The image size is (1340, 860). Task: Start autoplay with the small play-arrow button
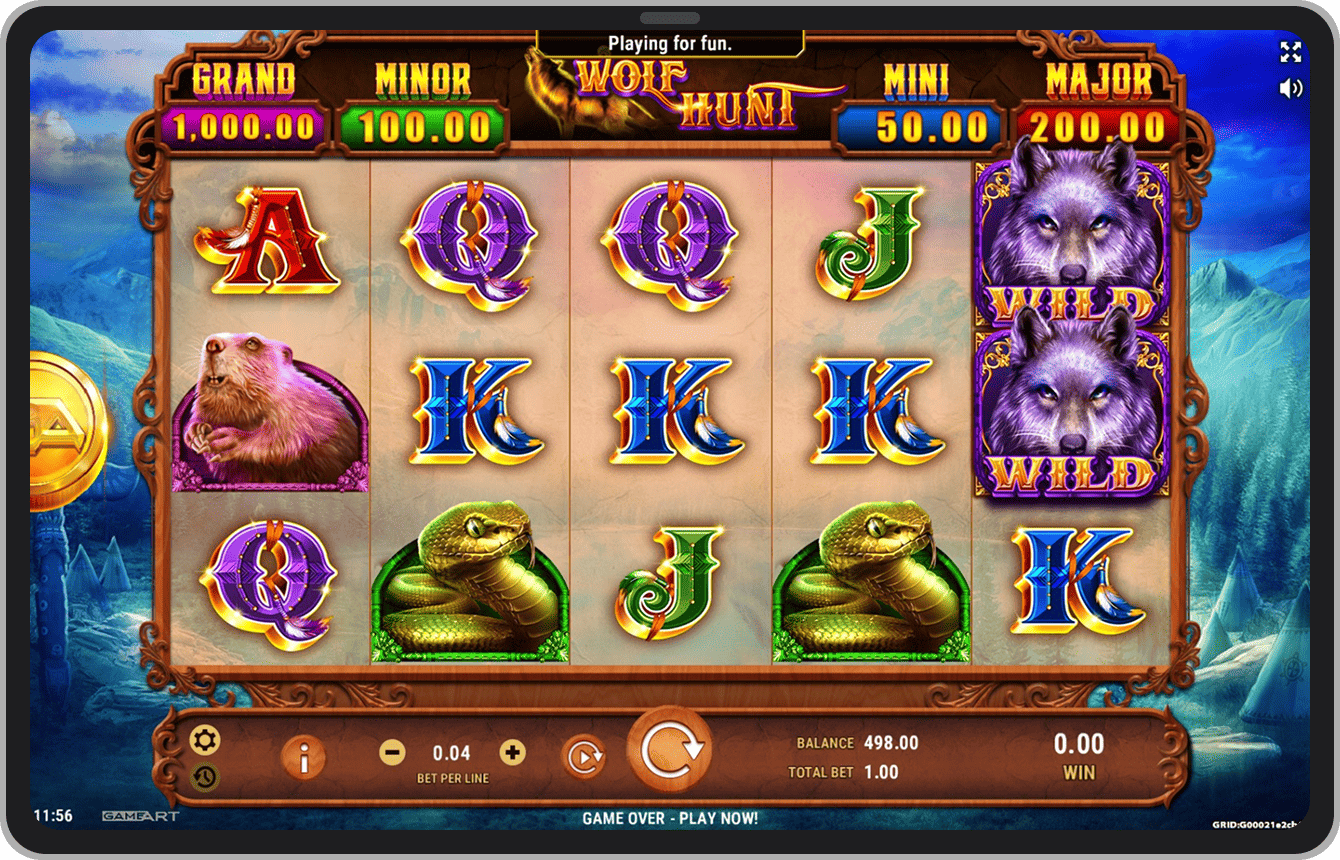point(584,756)
